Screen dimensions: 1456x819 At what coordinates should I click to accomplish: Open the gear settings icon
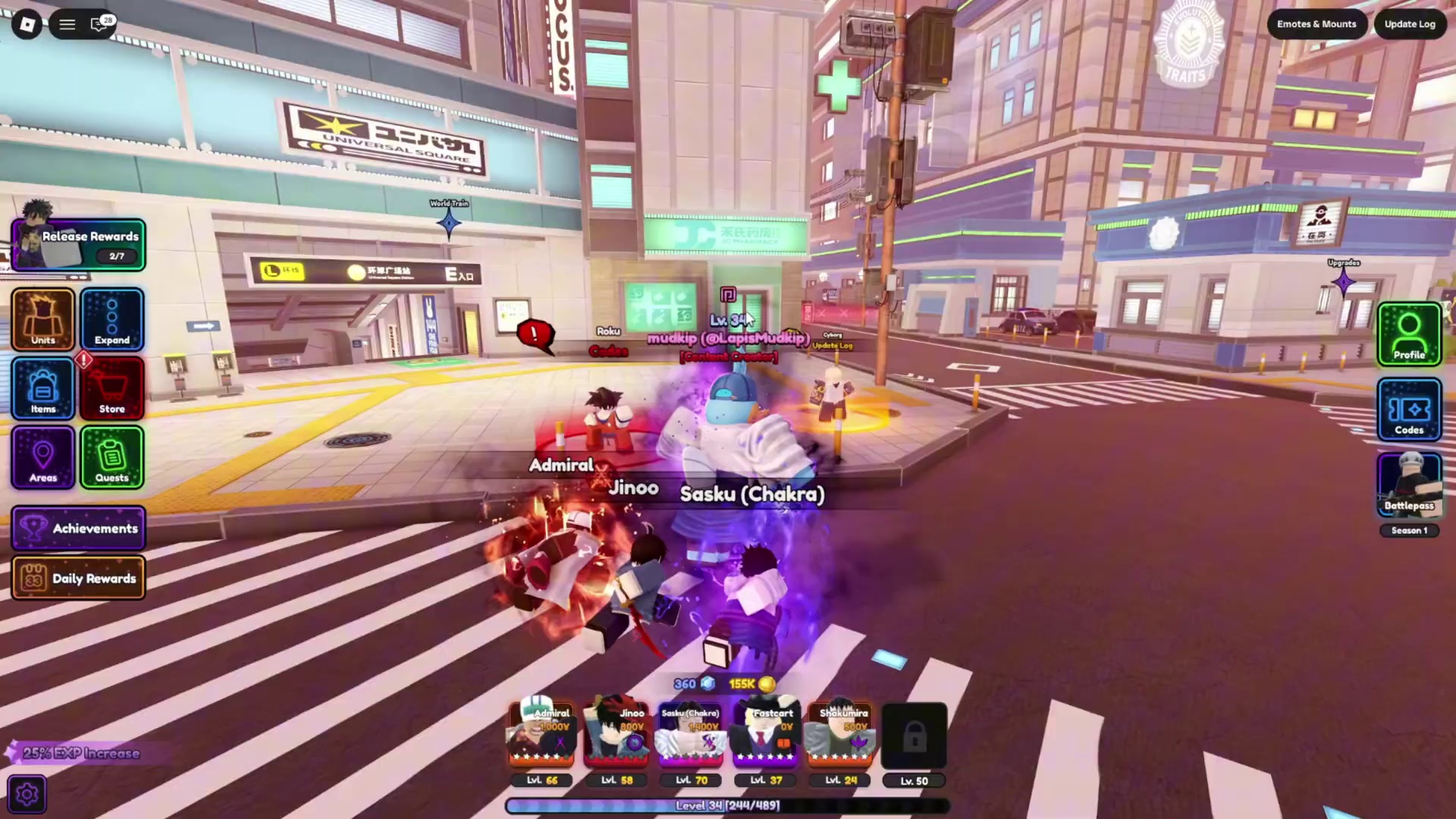(x=27, y=794)
